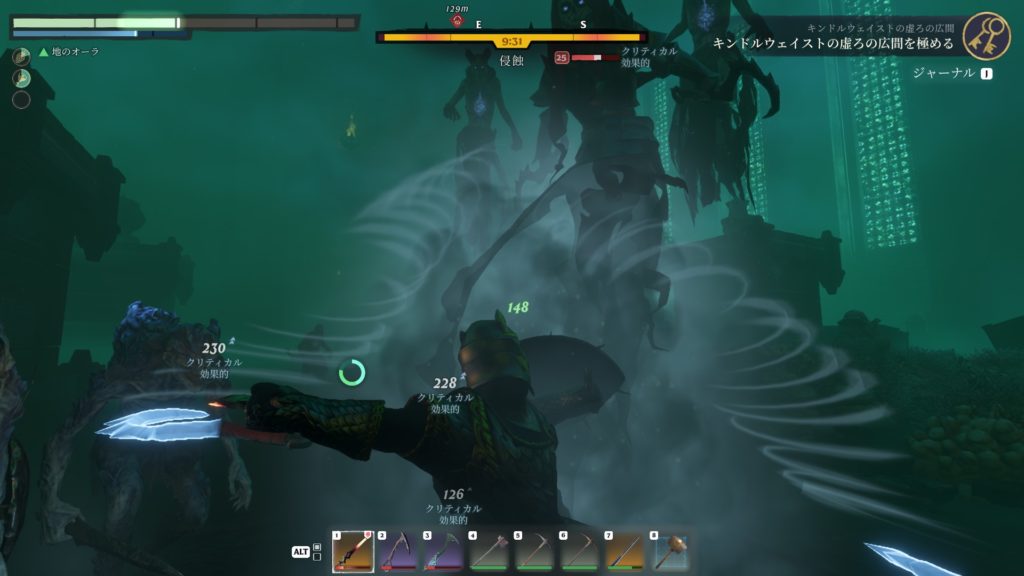
Task: Equip the green-handled scythe in slot 3
Action: 444,552
